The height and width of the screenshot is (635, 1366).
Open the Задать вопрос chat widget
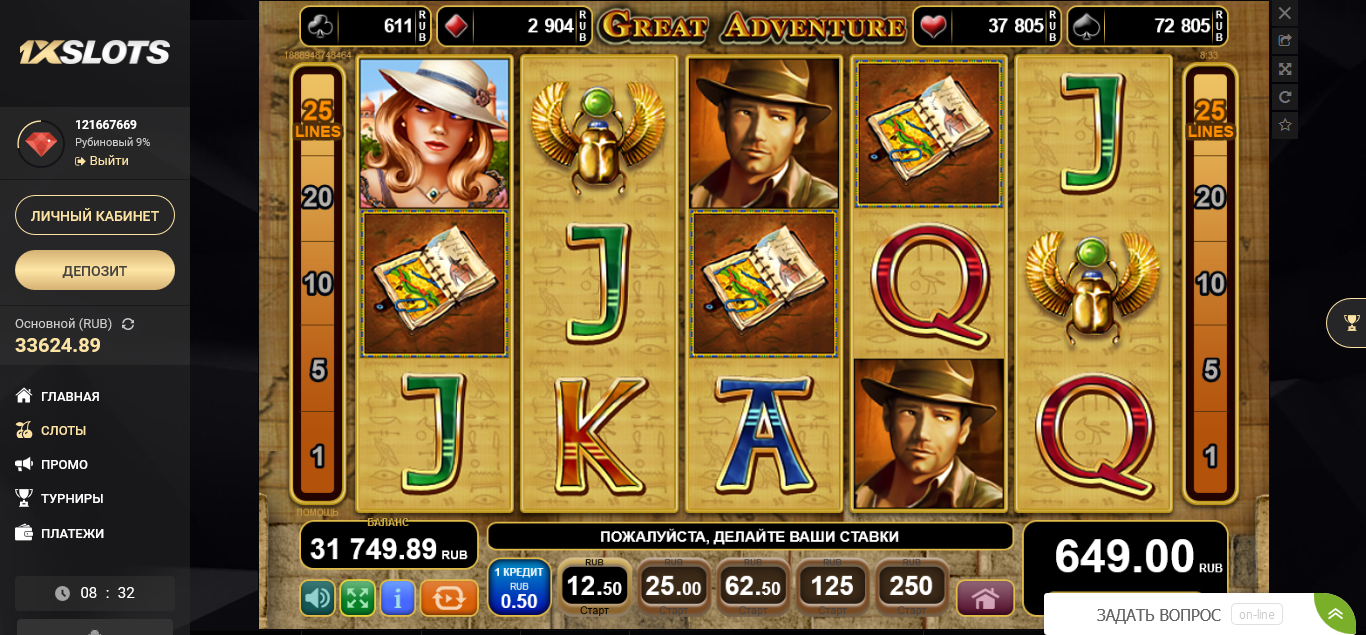[1158, 615]
